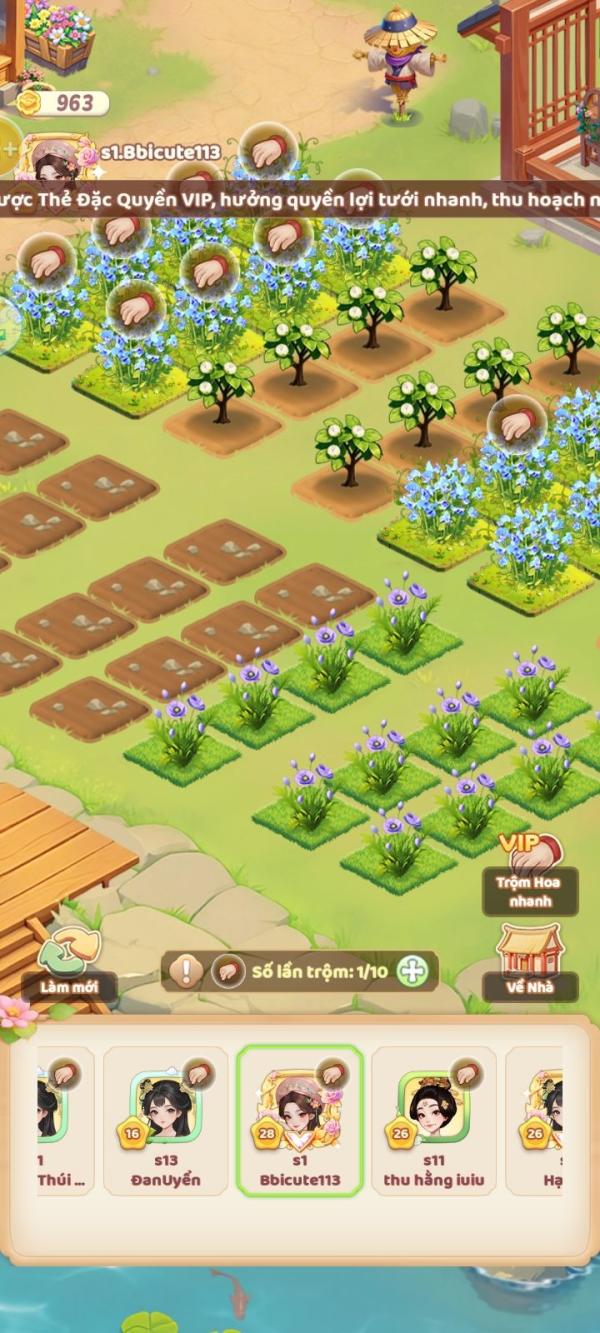The image size is (600, 1333).
Task: Select the Bbicute113 friend card
Action: click(x=300, y=1120)
